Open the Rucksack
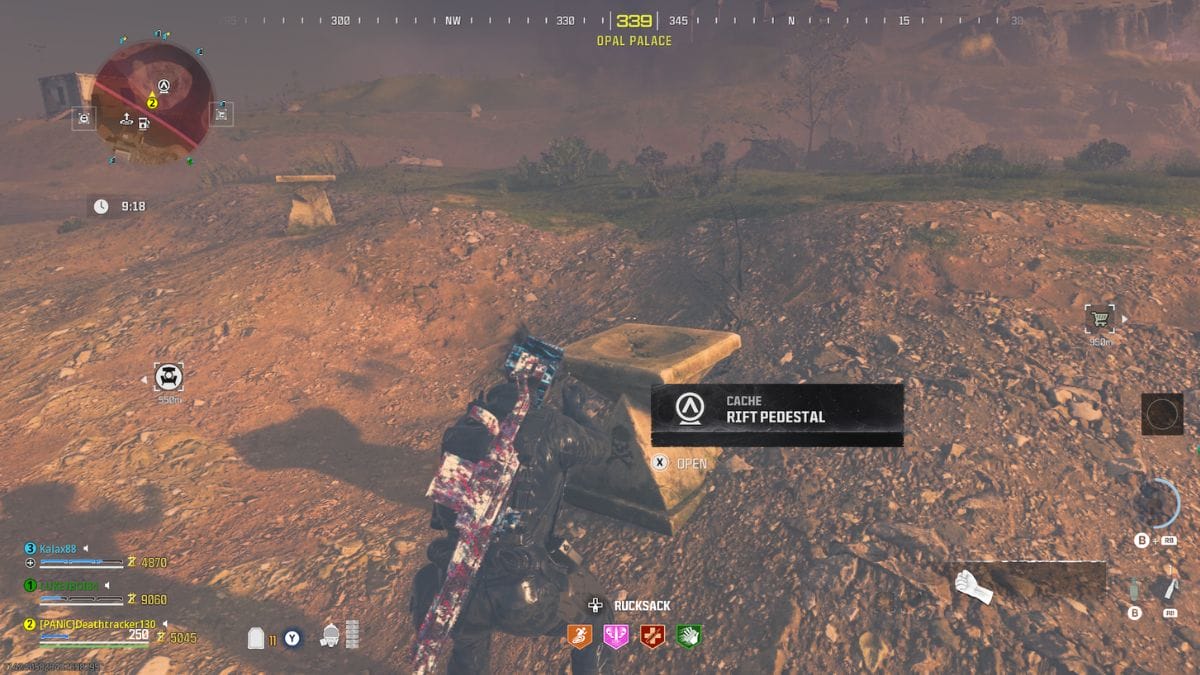1200x675 pixels. point(632,605)
